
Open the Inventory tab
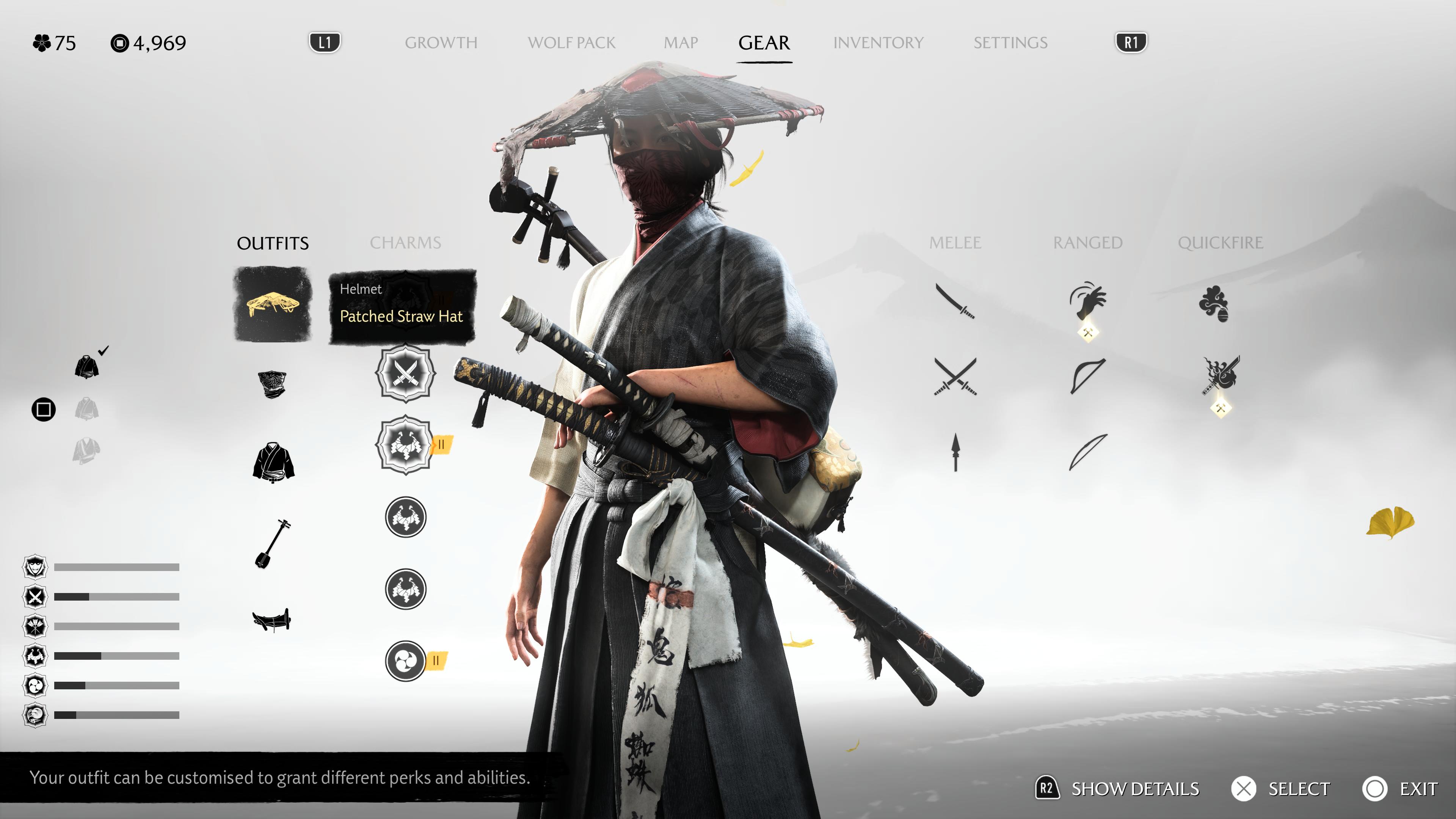point(878,42)
